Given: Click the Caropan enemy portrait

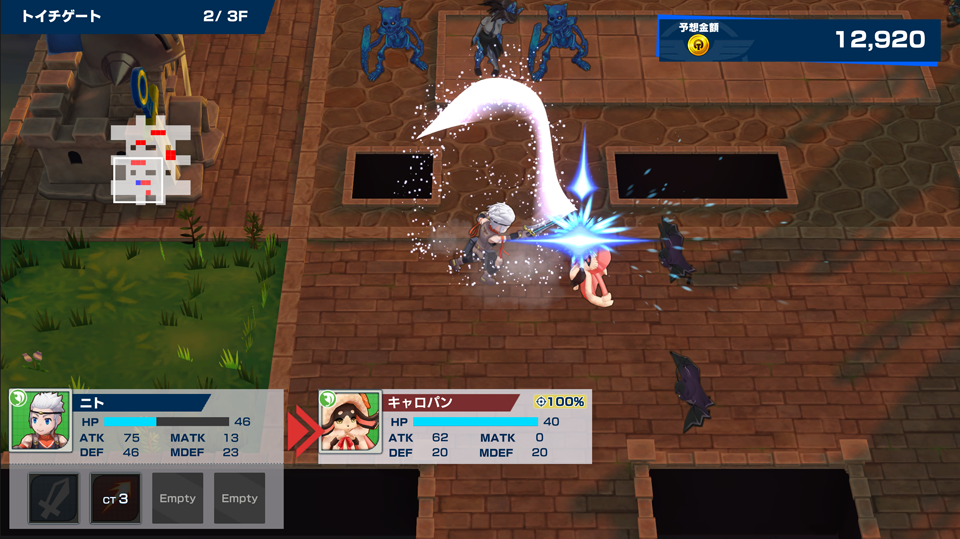Looking at the screenshot, I should click(x=350, y=422).
